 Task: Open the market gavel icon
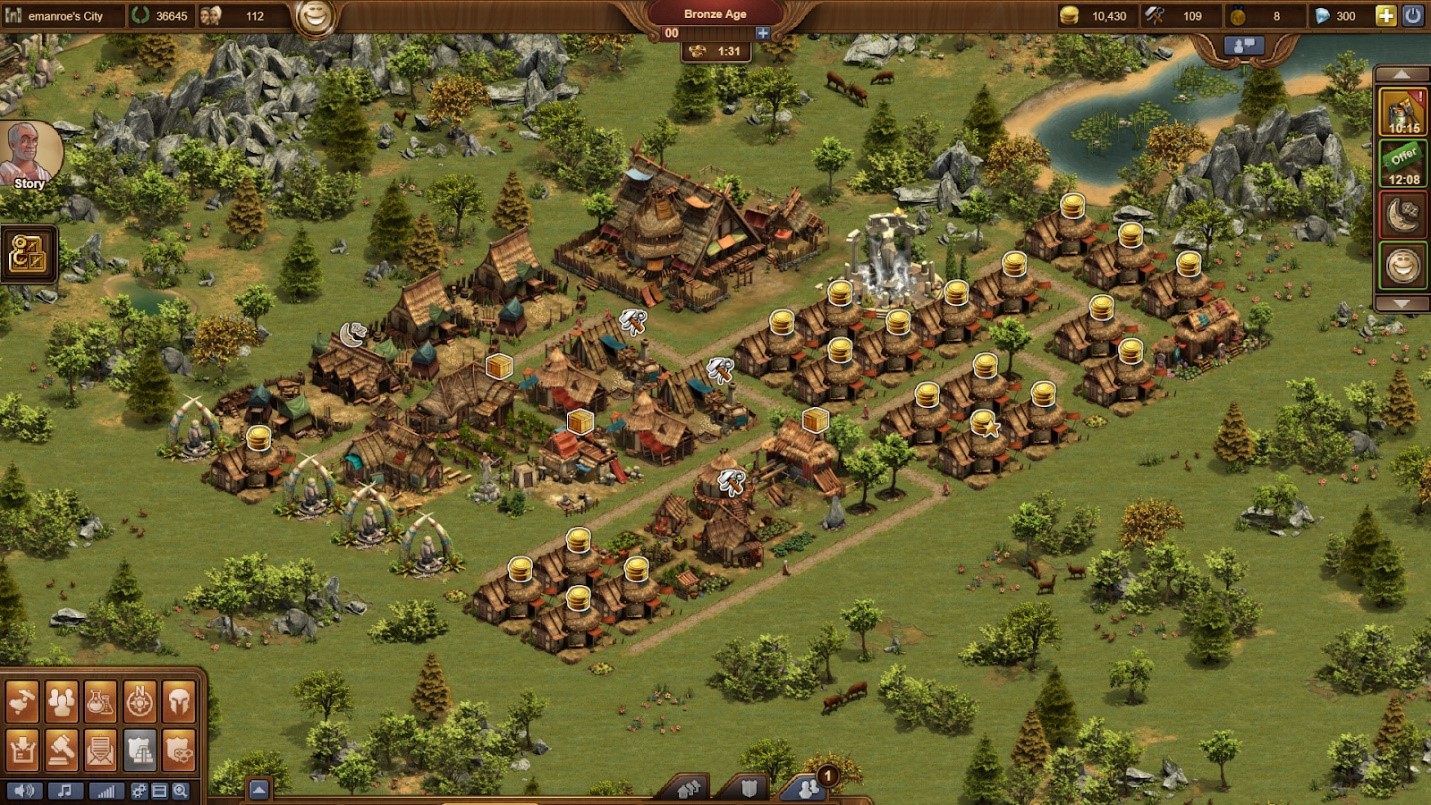pyautogui.click(x=61, y=749)
